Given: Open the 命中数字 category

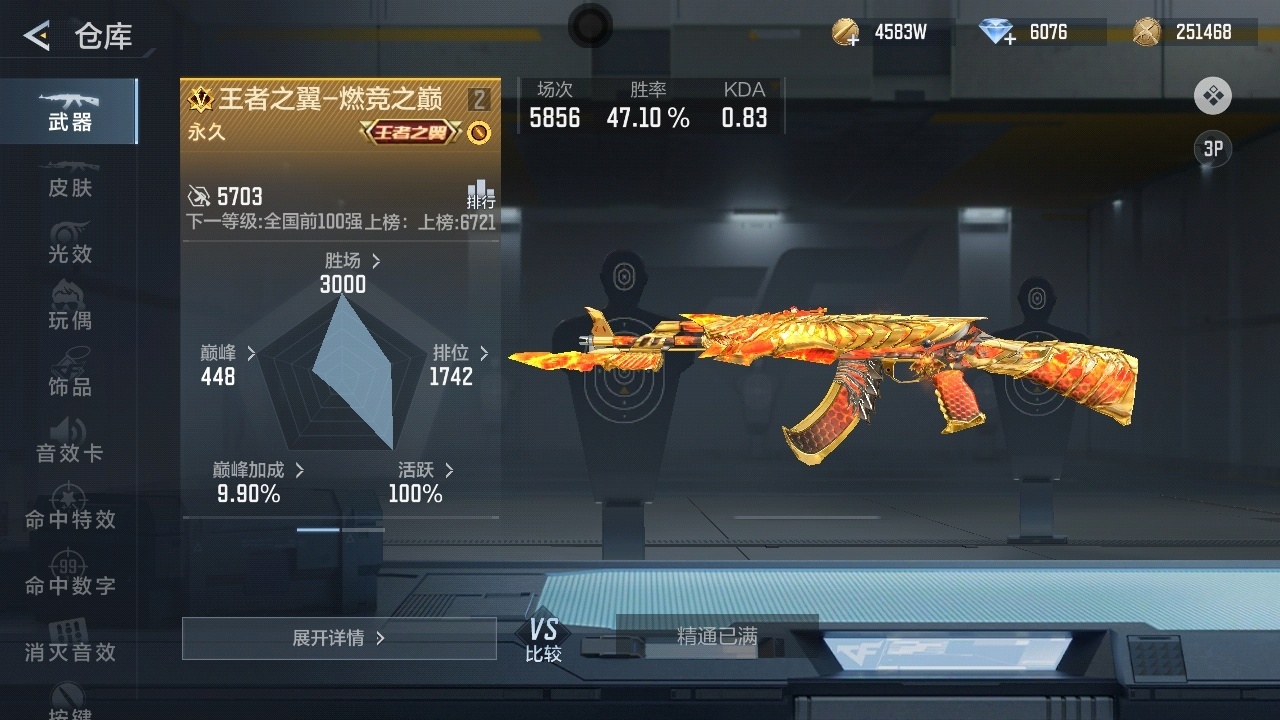Looking at the screenshot, I should coord(70,575).
